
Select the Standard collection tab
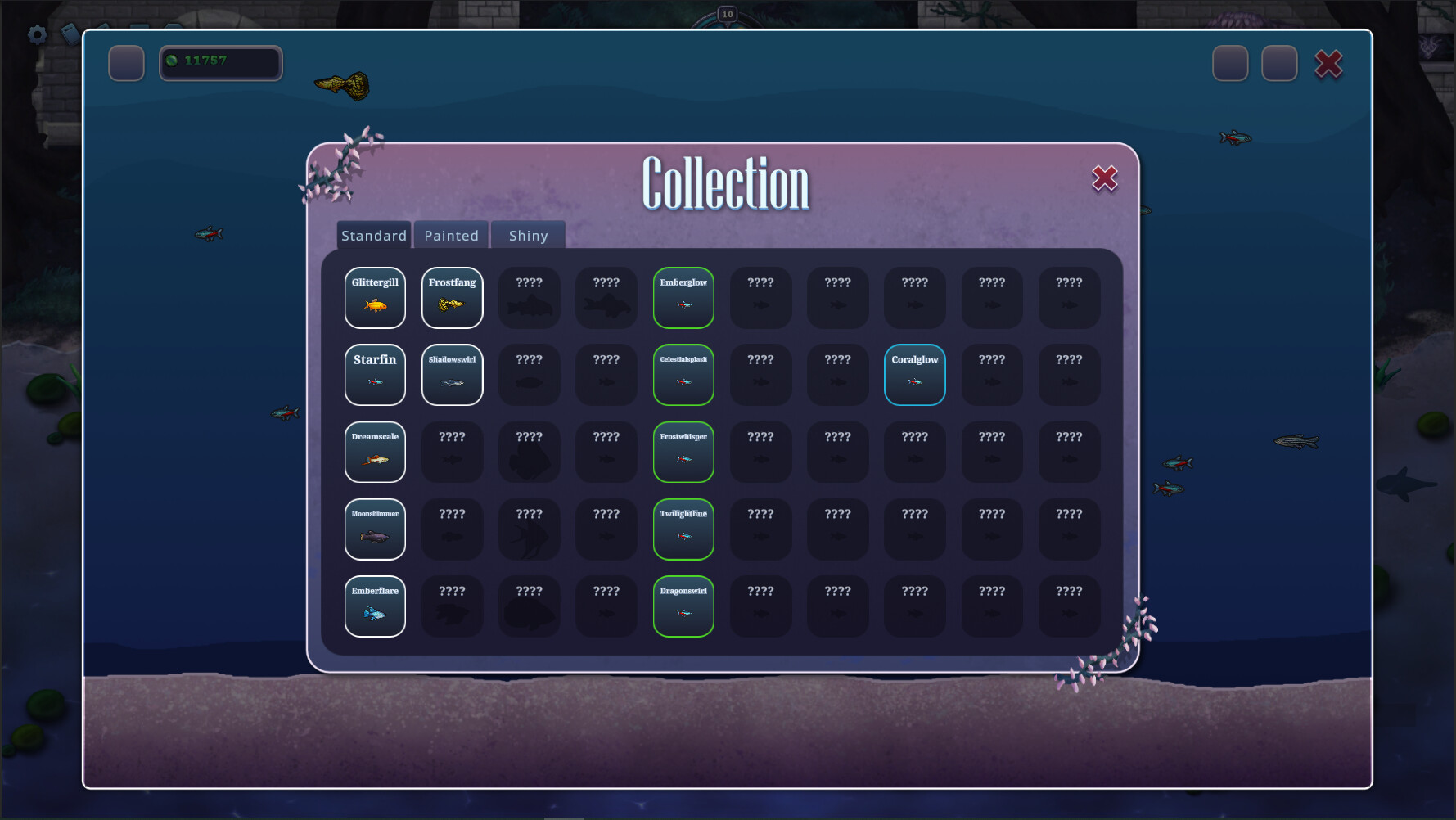pos(374,235)
